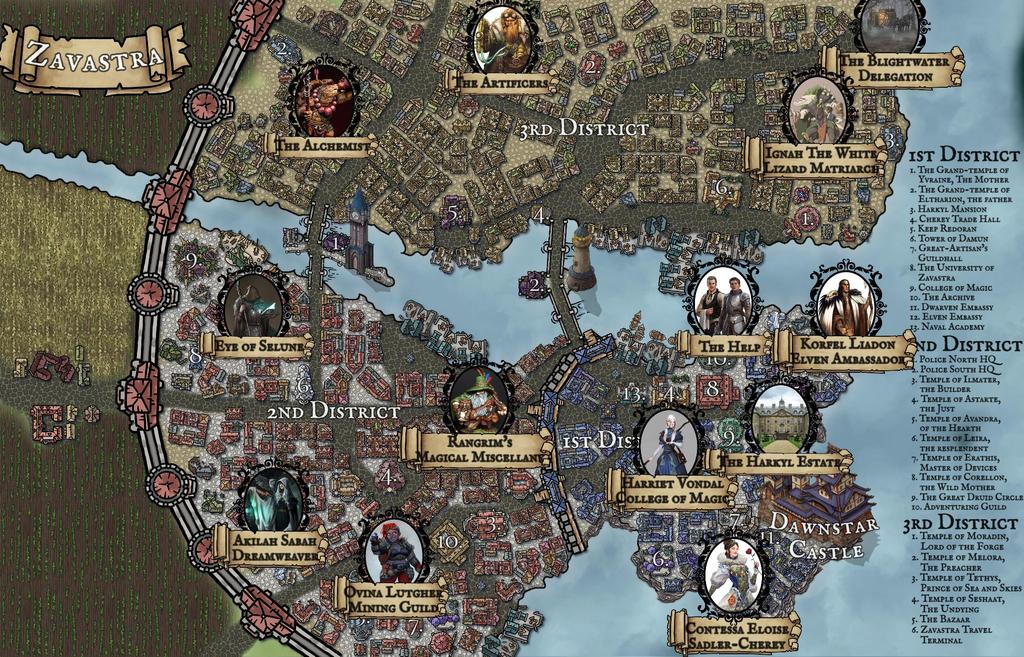Open The Artificers portrait marker

pyautogui.click(x=502, y=38)
